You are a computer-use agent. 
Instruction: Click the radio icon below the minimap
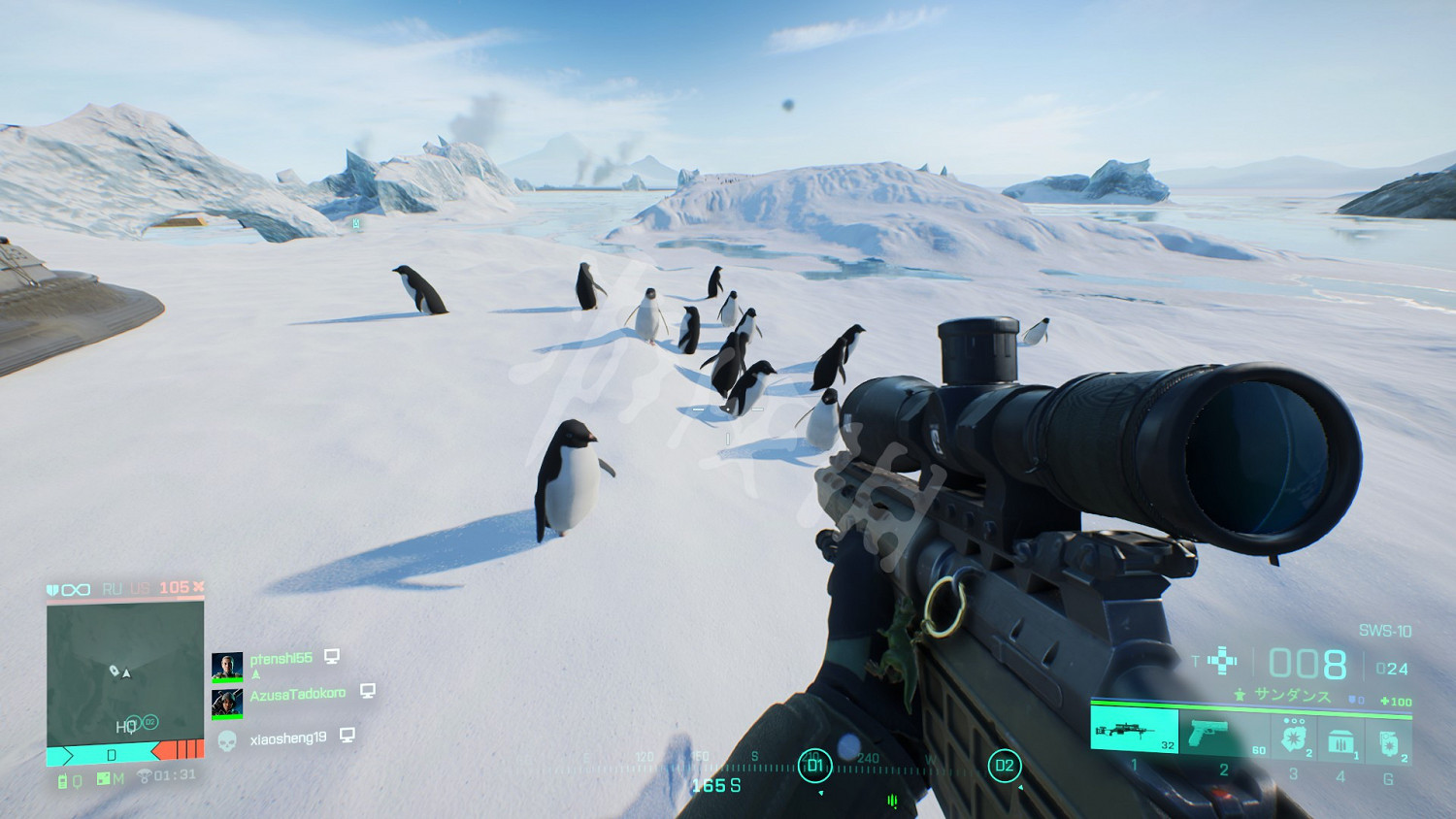64,780
